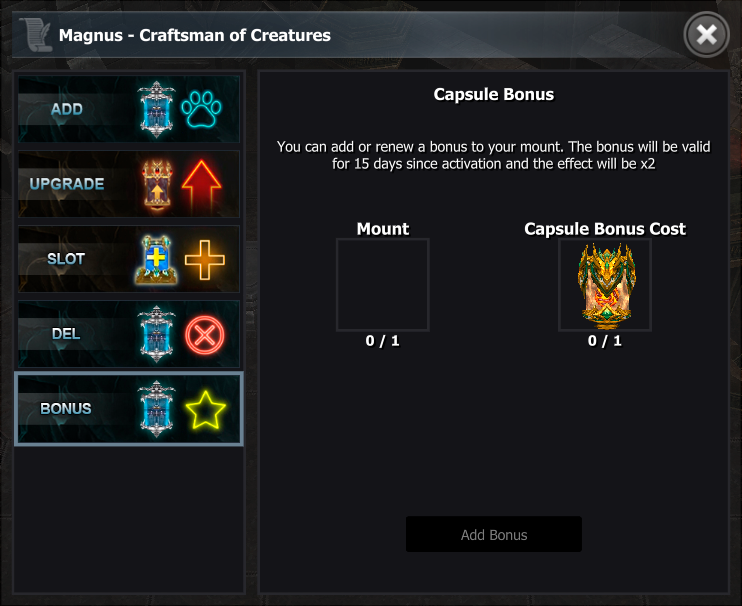Select the BONUS tab
The width and height of the screenshot is (742, 606).
coord(128,409)
